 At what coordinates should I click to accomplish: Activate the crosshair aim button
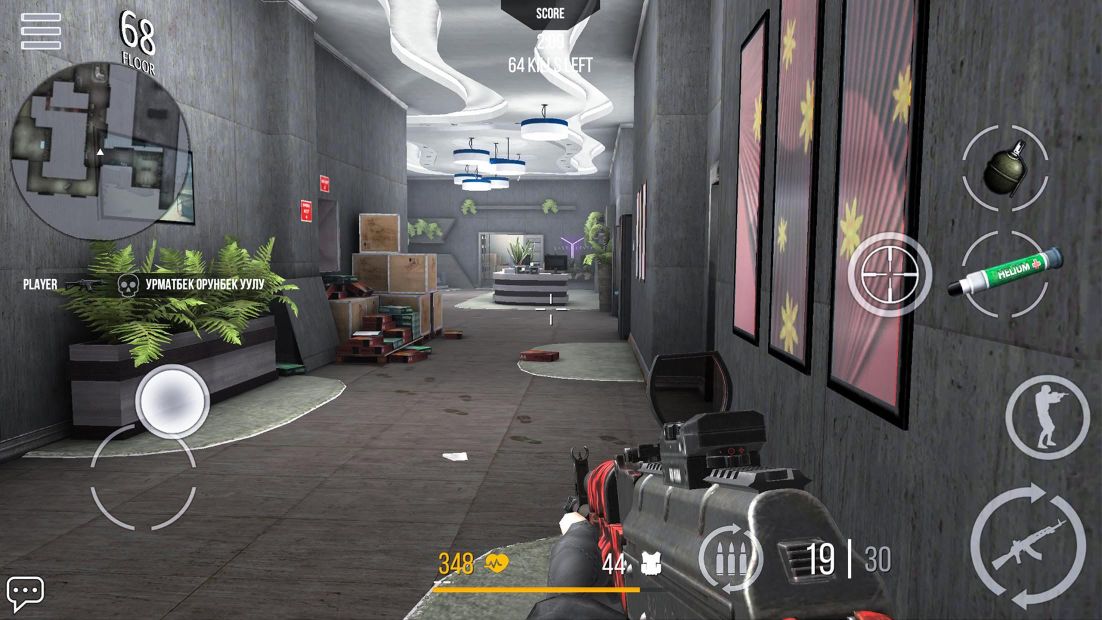(x=889, y=274)
